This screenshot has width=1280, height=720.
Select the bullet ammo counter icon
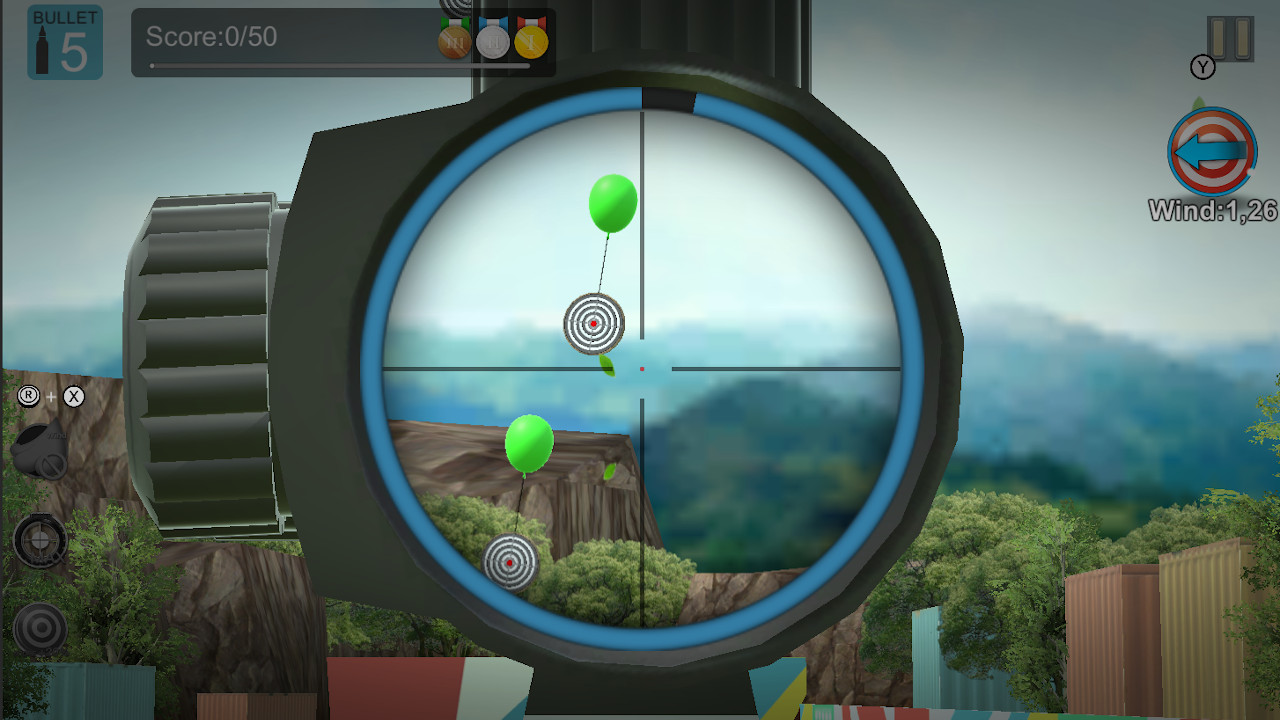pos(64,42)
